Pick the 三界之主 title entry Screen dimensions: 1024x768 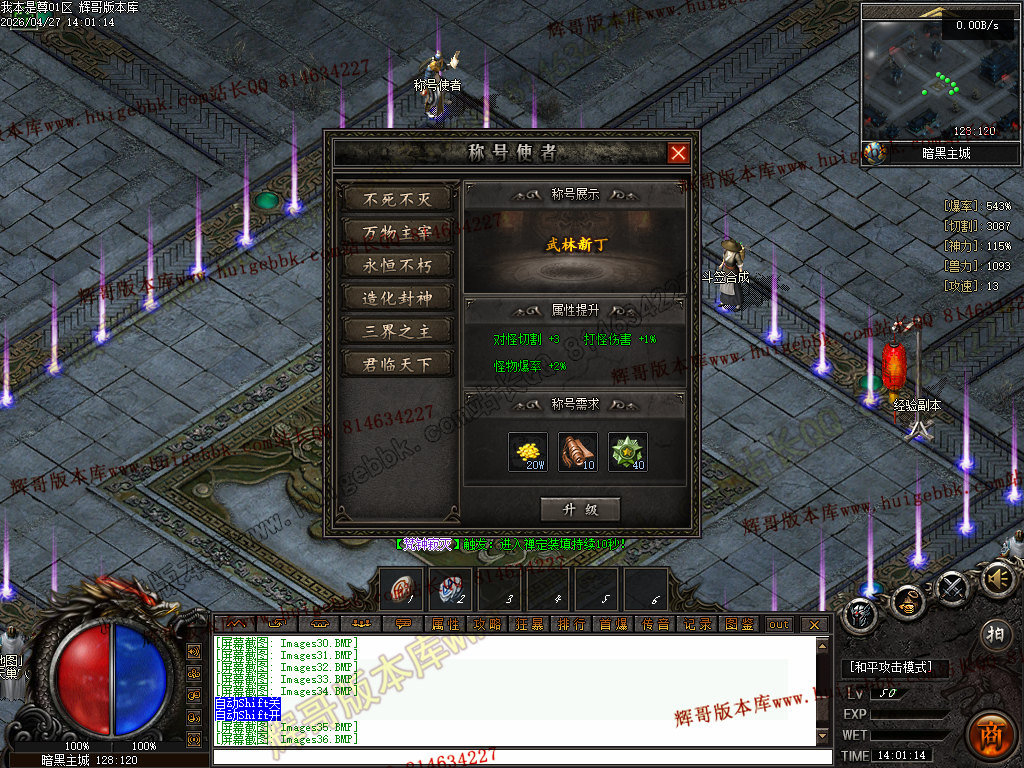pyautogui.click(x=397, y=331)
